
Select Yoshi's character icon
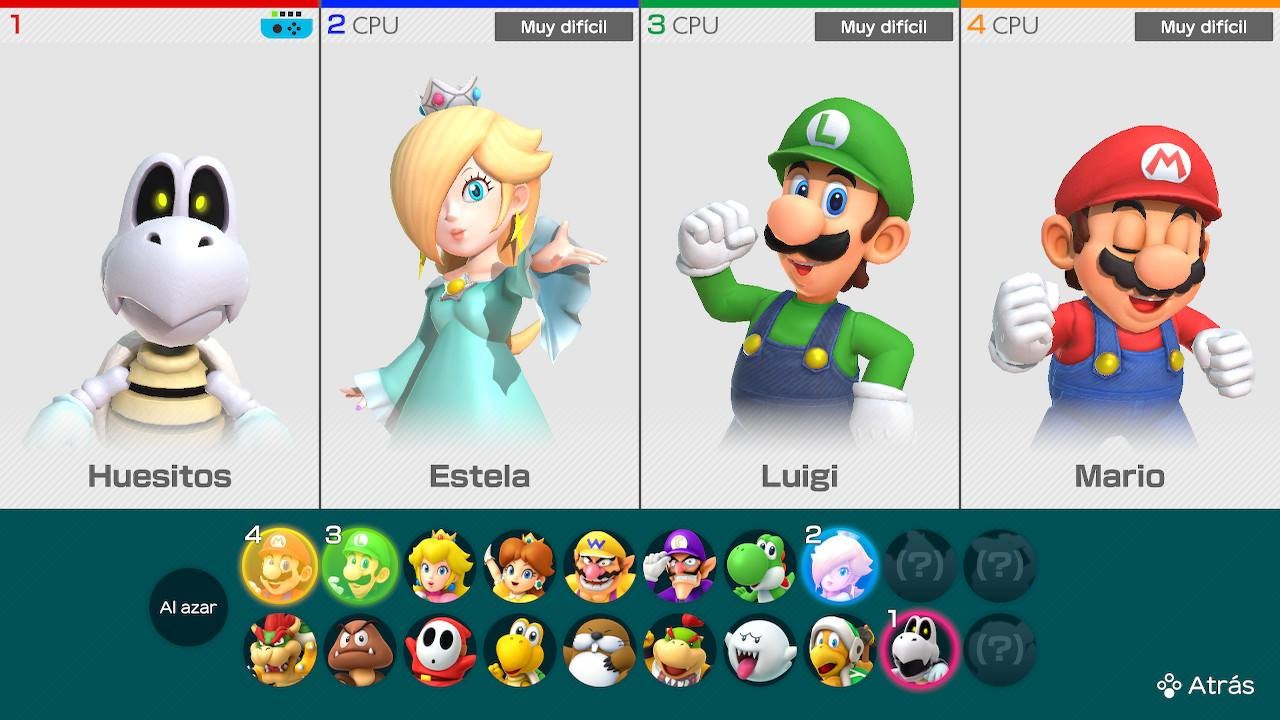pyautogui.click(x=758, y=565)
